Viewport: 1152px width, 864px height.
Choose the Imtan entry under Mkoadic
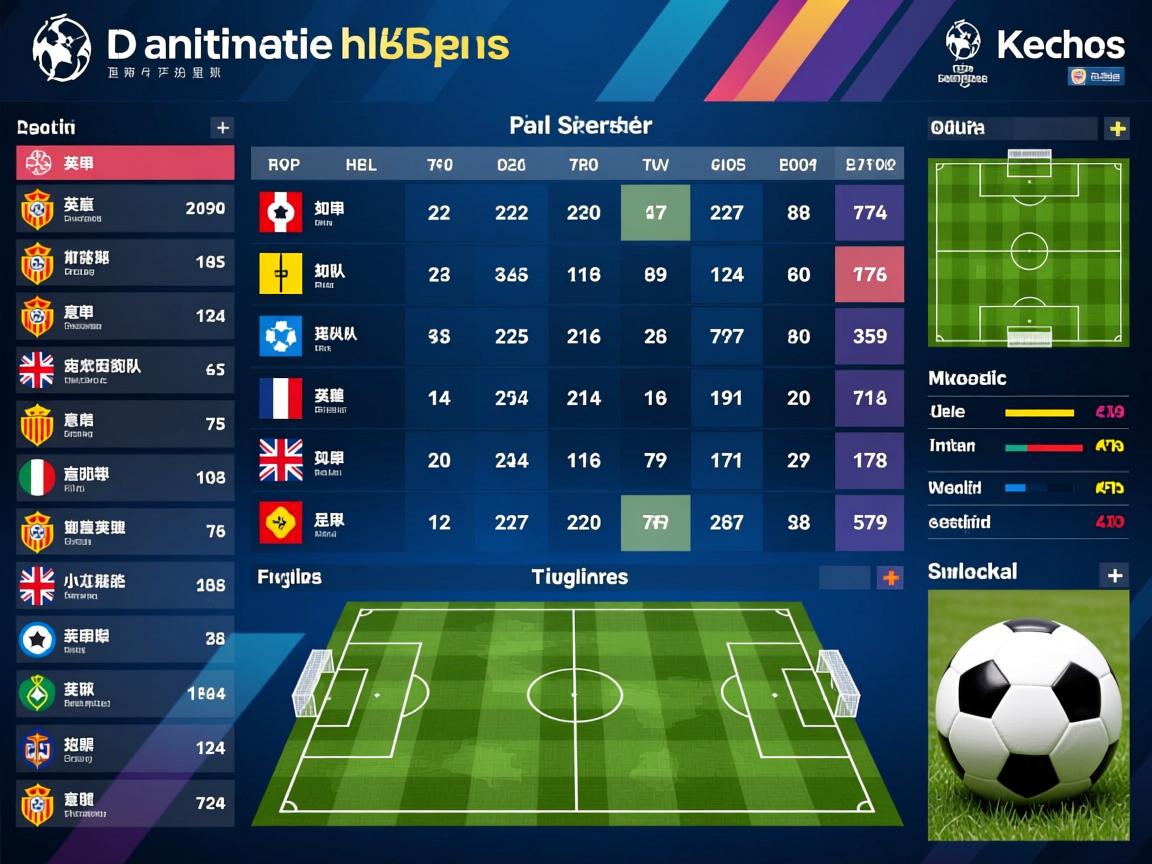point(1028,446)
